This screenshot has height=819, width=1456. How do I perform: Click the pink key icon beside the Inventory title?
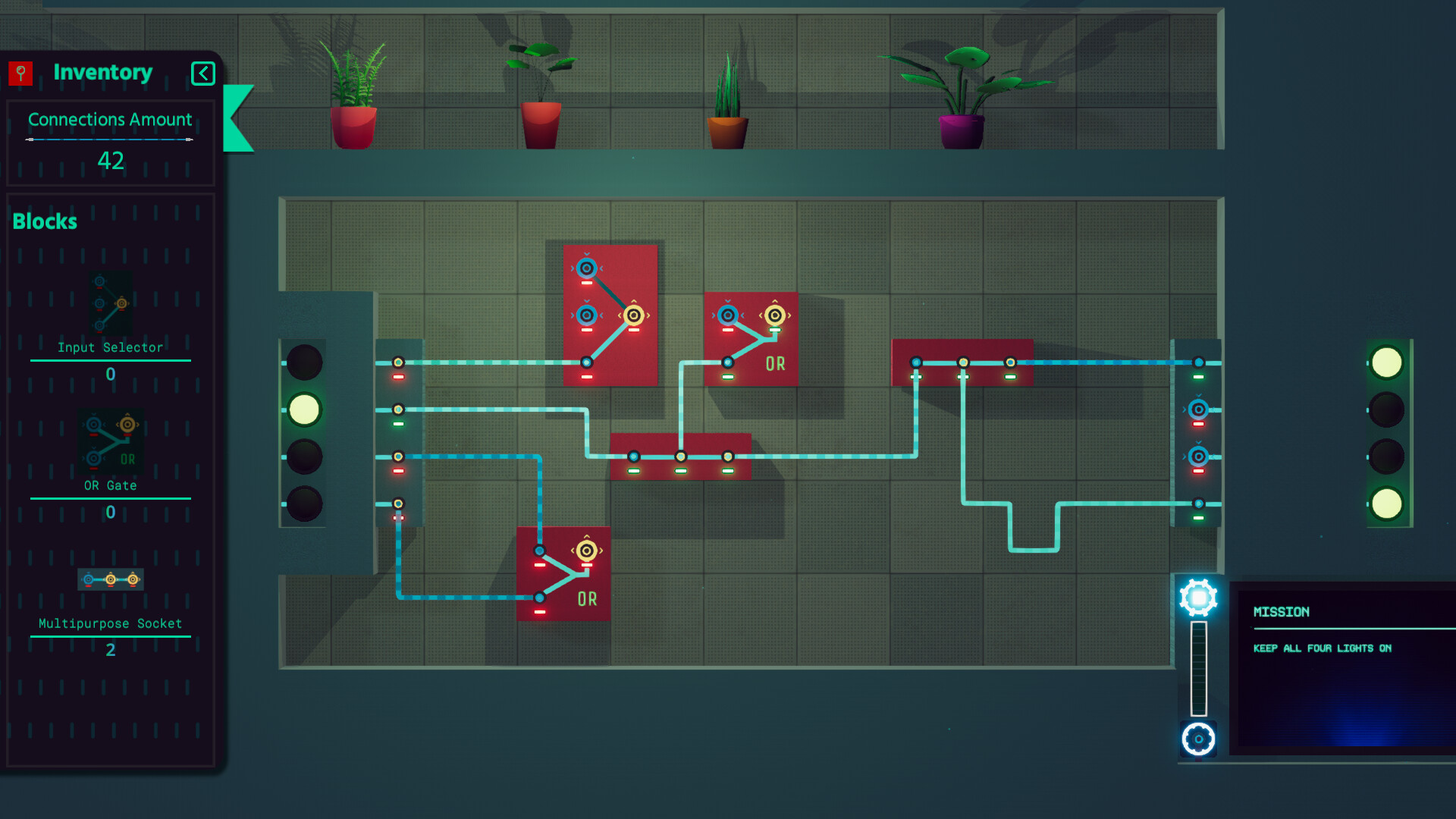[x=20, y=73]
